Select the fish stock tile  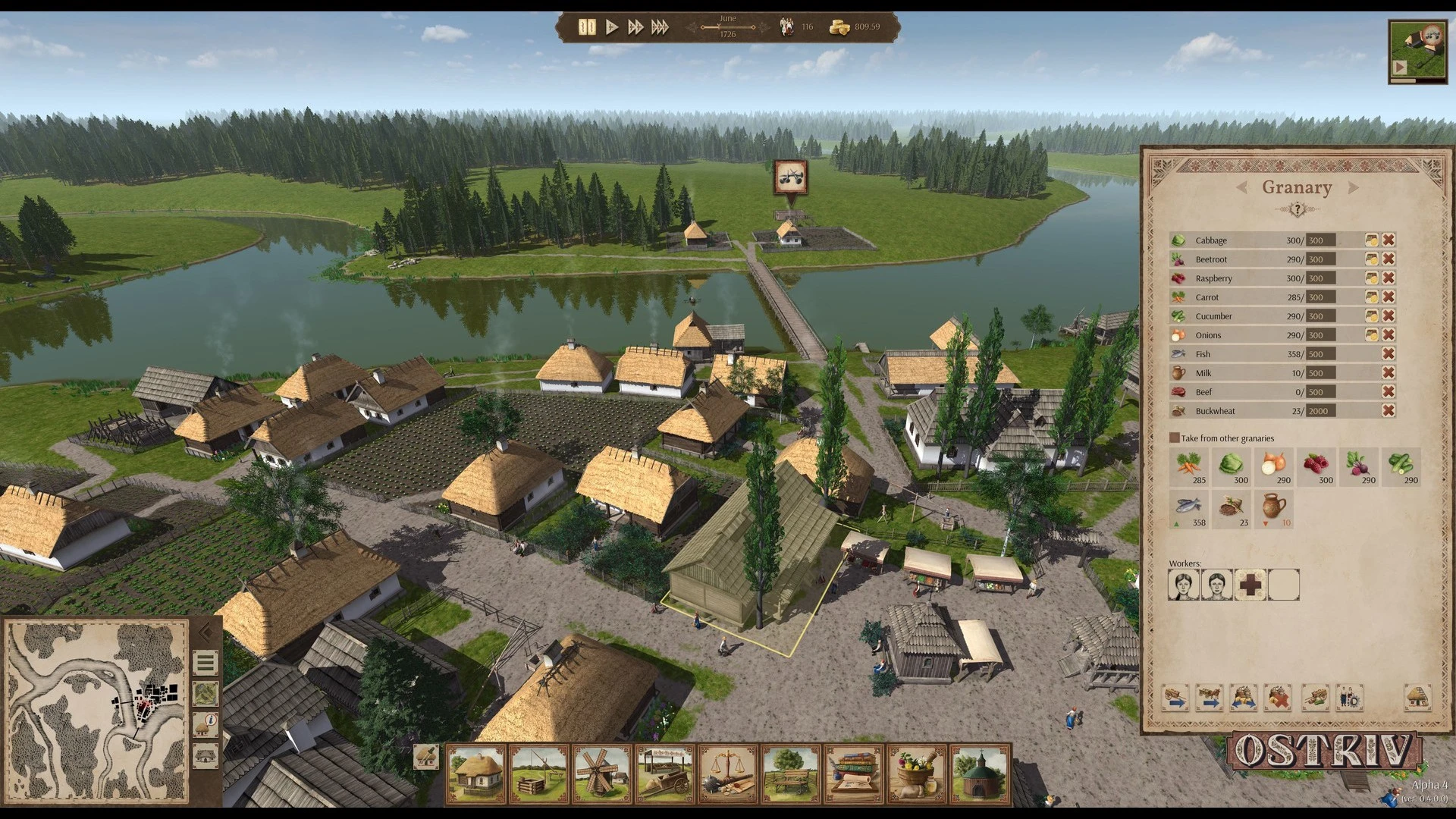1188,510
